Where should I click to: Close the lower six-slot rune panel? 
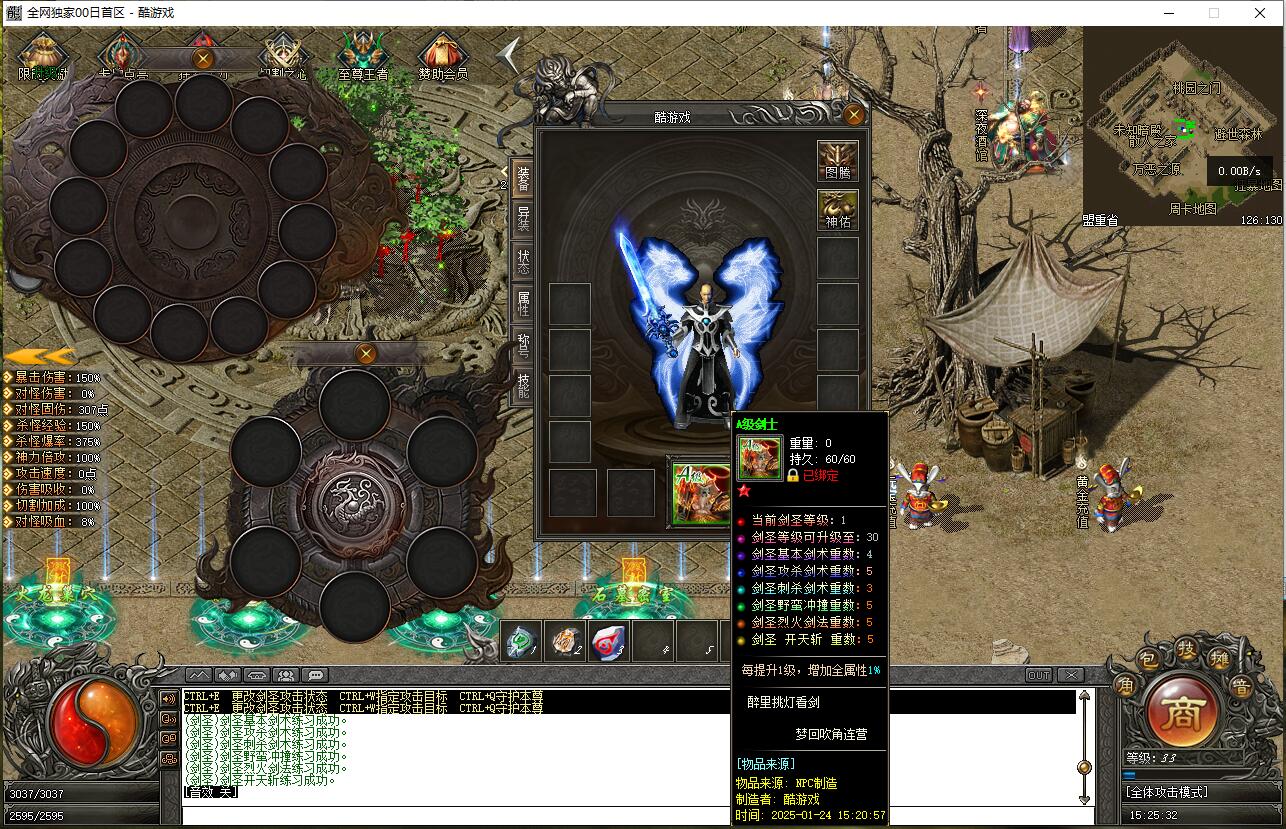[x=366, y=353]
